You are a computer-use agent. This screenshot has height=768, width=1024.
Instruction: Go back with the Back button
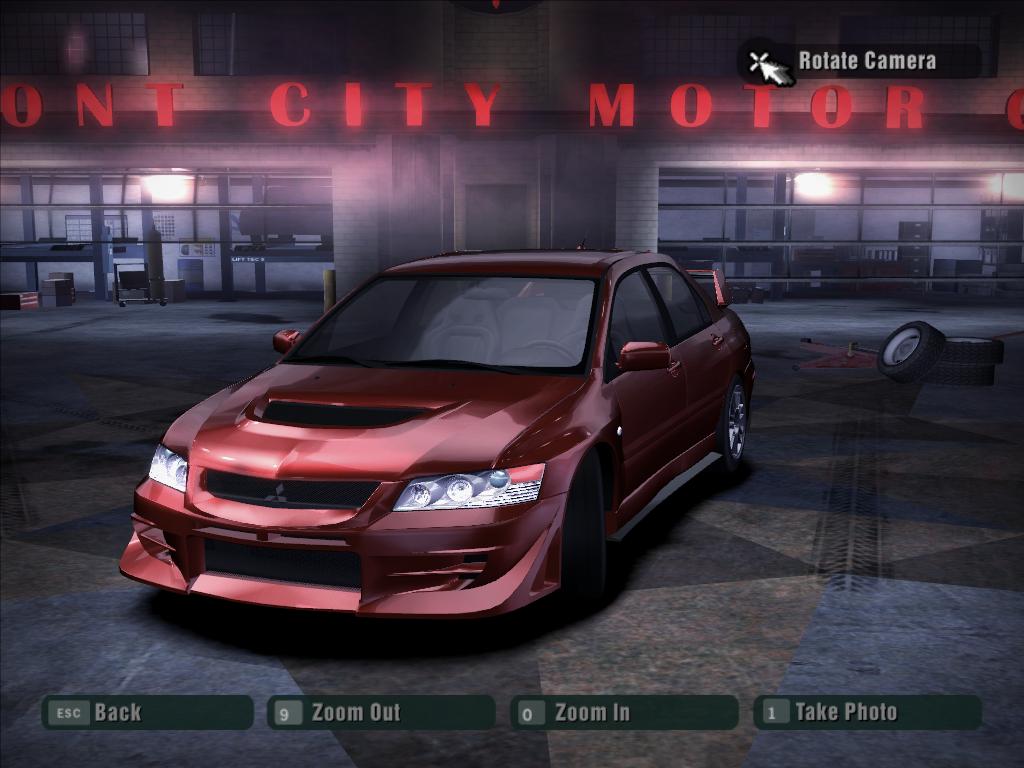pos(146,713)
